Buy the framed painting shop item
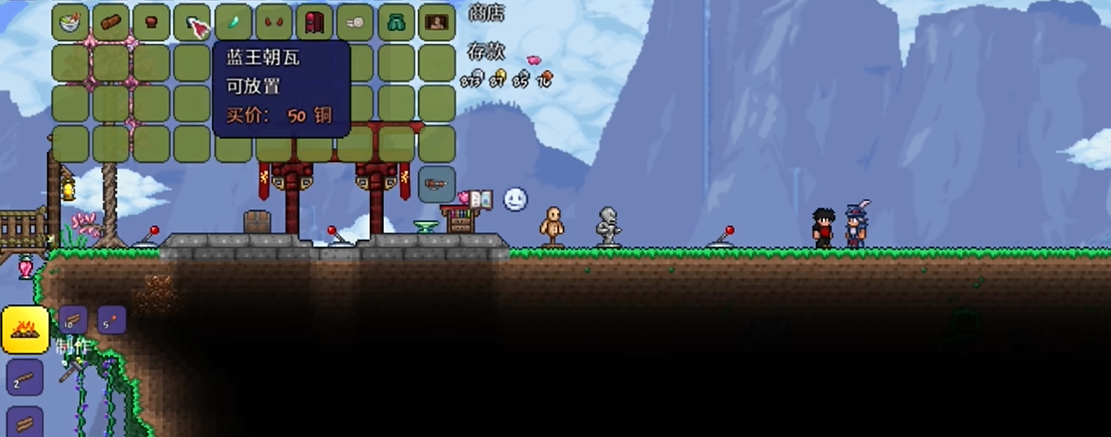 (436, 22)
